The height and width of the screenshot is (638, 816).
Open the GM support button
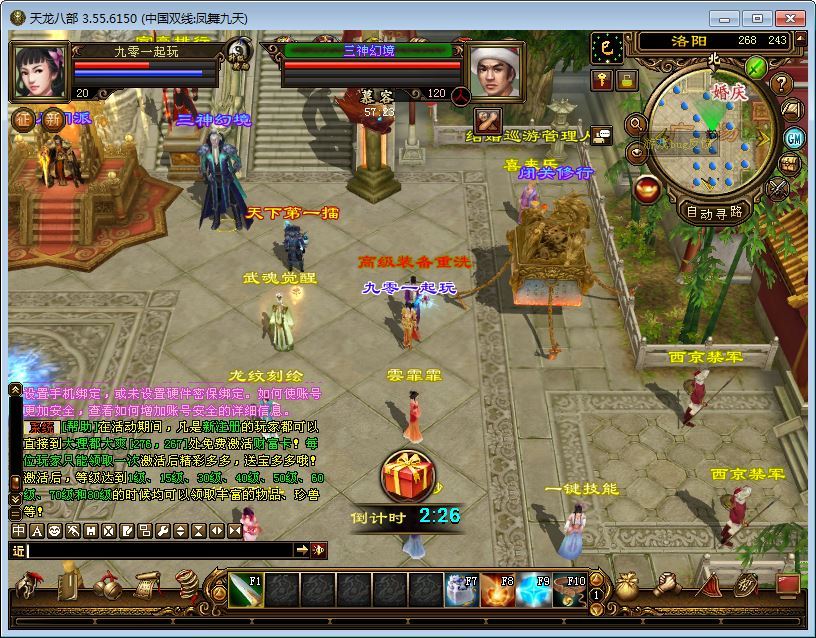794,138
